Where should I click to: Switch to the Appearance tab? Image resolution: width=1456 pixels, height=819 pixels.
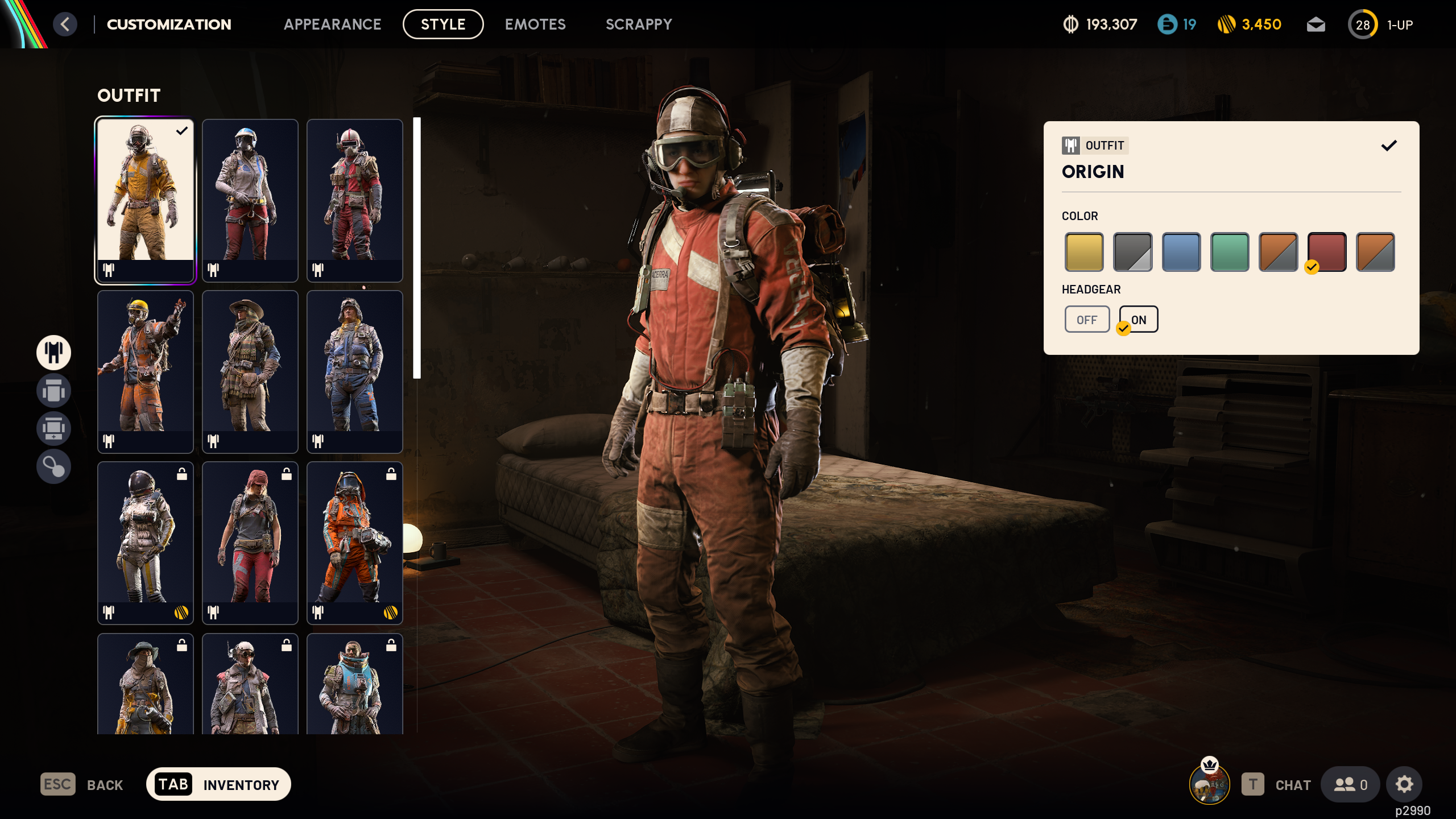[x=333, y=24]
